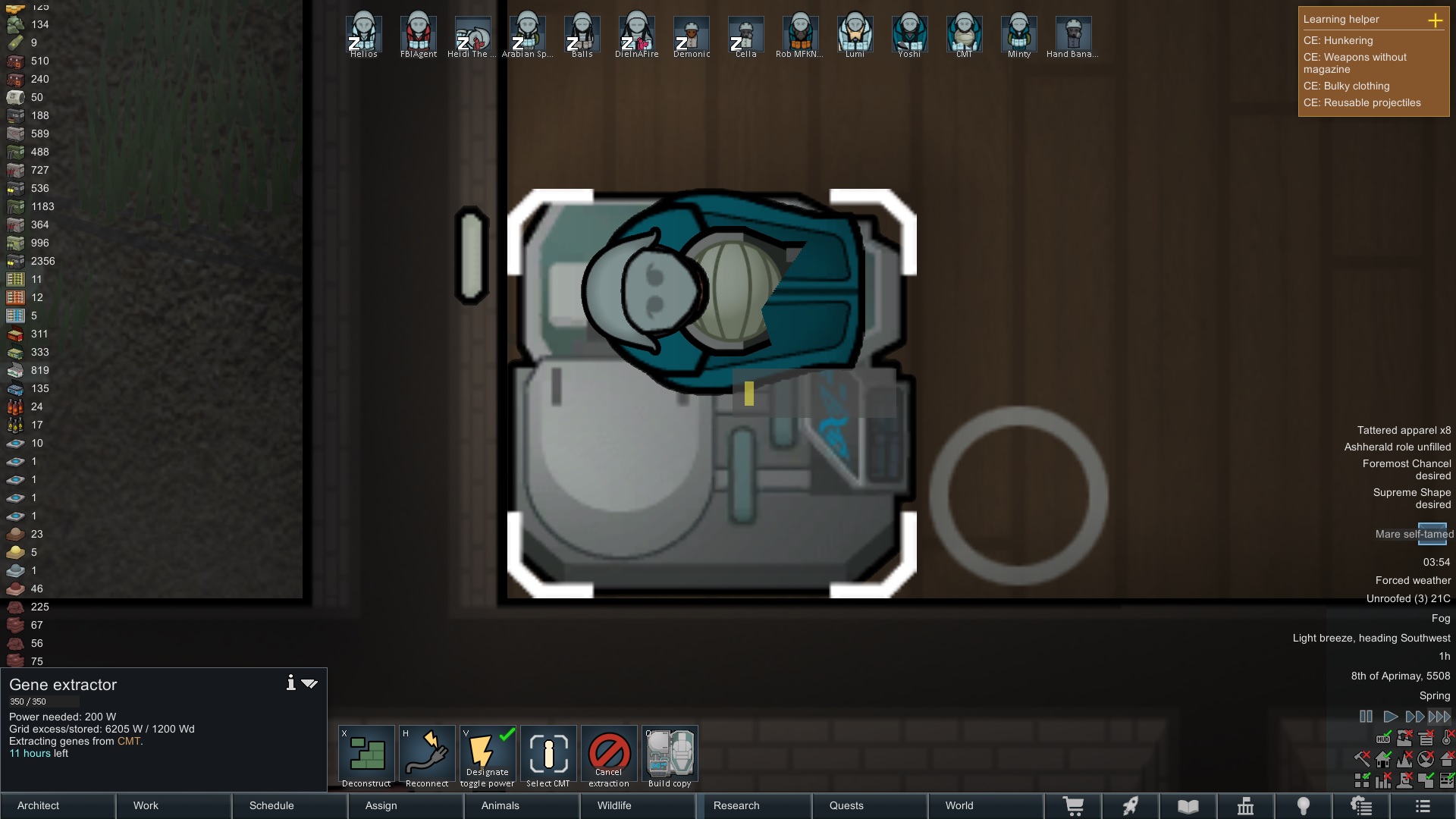The height and width of the screenshot is (819, 1456).
Task: Enable the temperature overlay
Action: pos(1445,739)
